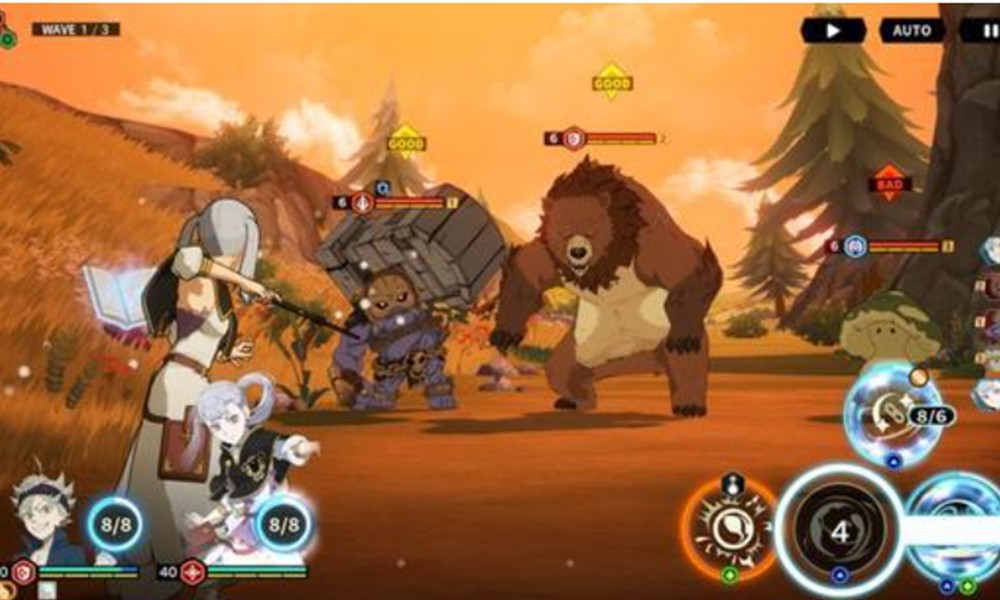The height and width of the screenshot is (600, 1000).
Task: Click Noelle's 8/8 gauge circle
Action: [283, 523]
